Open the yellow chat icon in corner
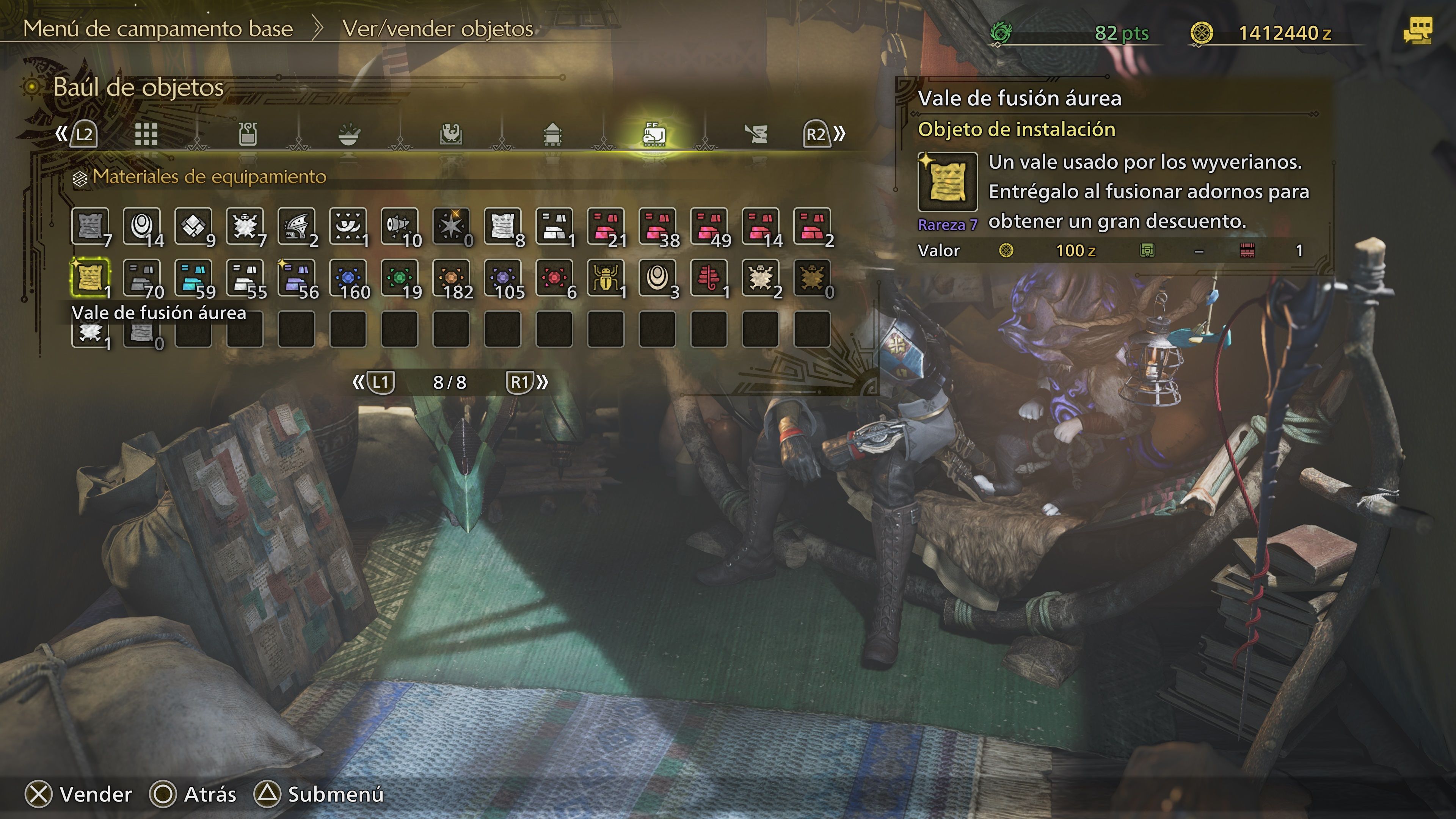 [x=1418, y=30]
